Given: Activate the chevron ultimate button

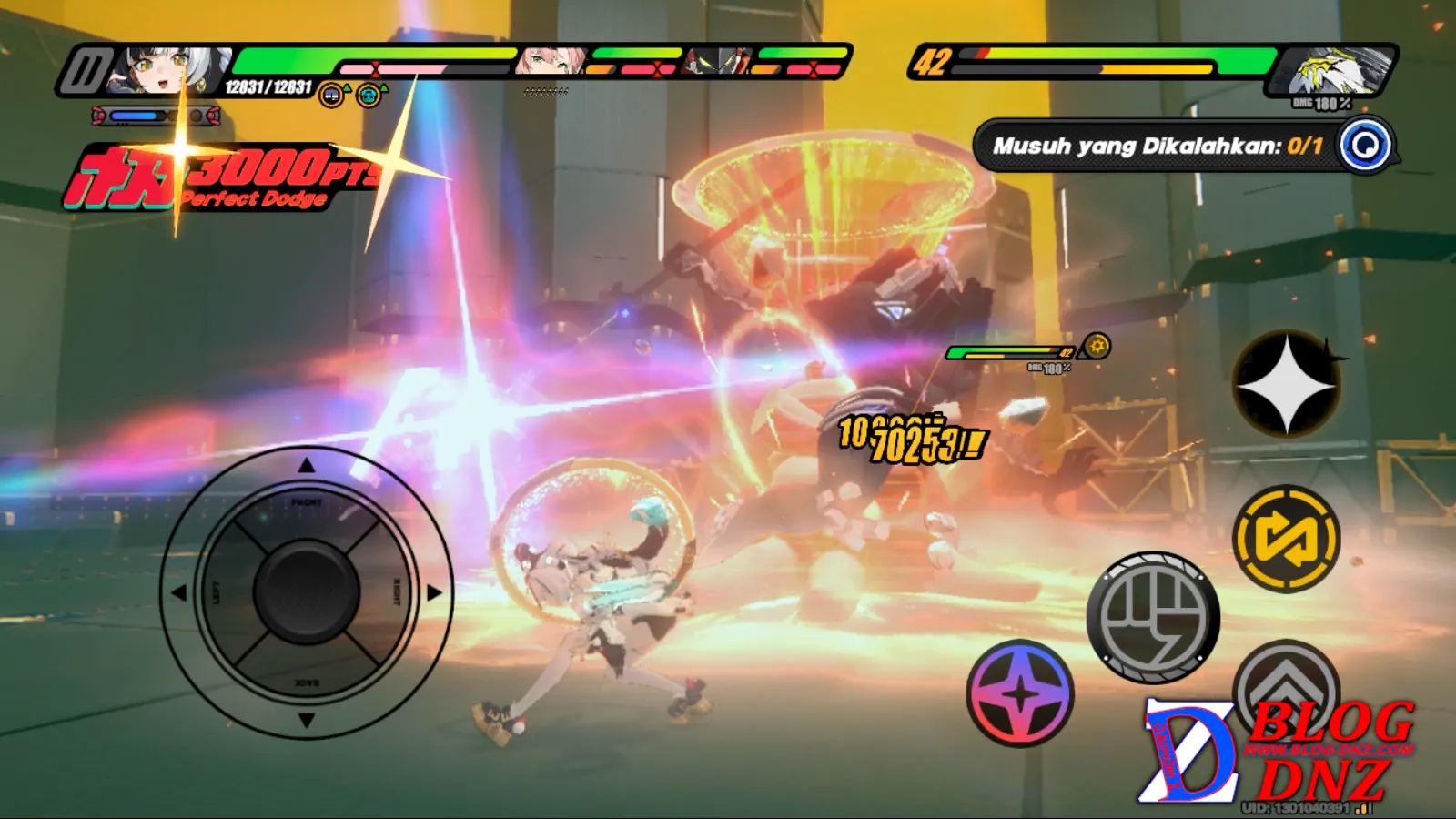Looking at the screenshot, I should click(x=1285, y=682).
